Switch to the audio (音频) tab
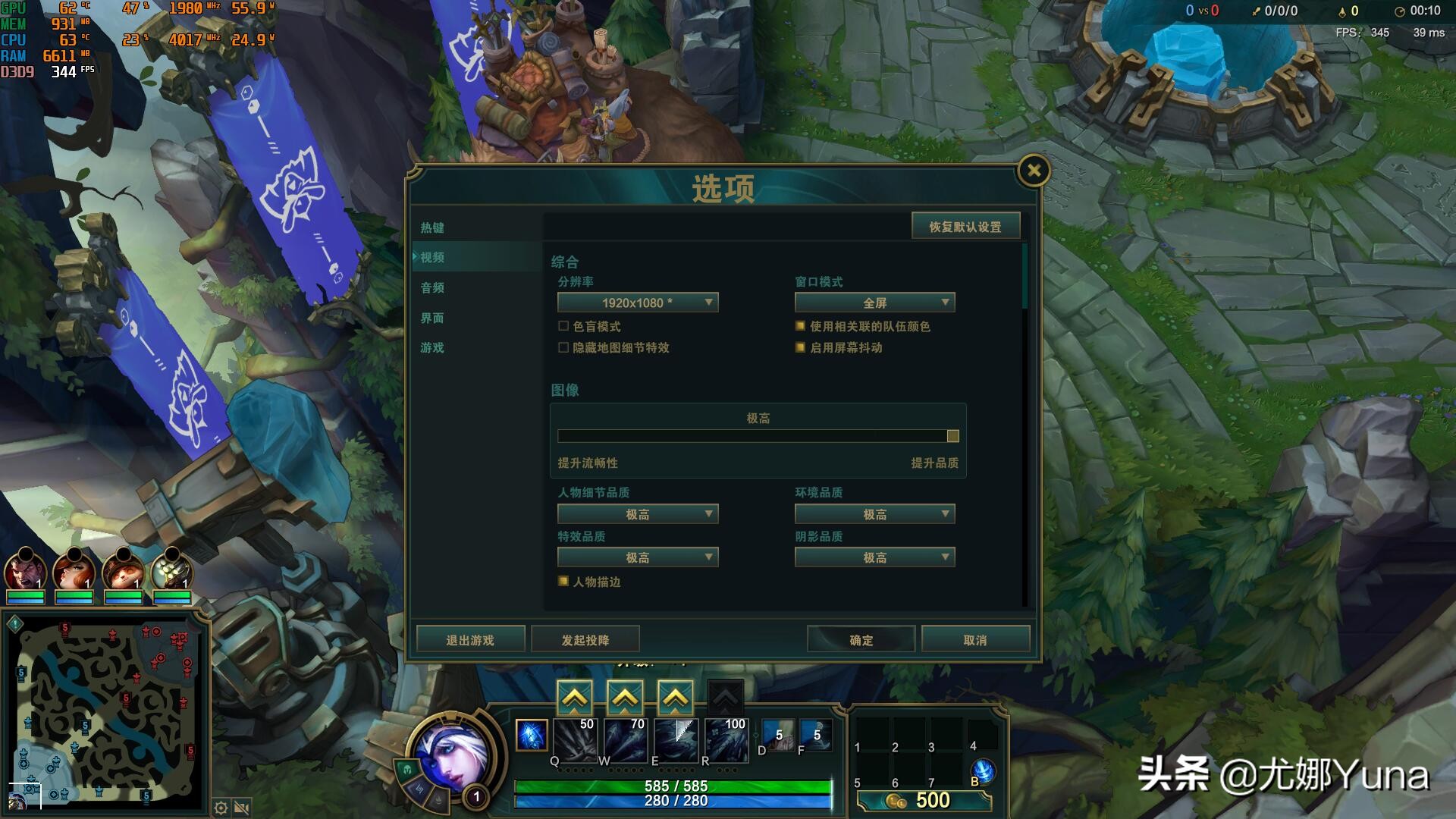This screenshot has height=819, width=1456. click(x=432, y=287)
